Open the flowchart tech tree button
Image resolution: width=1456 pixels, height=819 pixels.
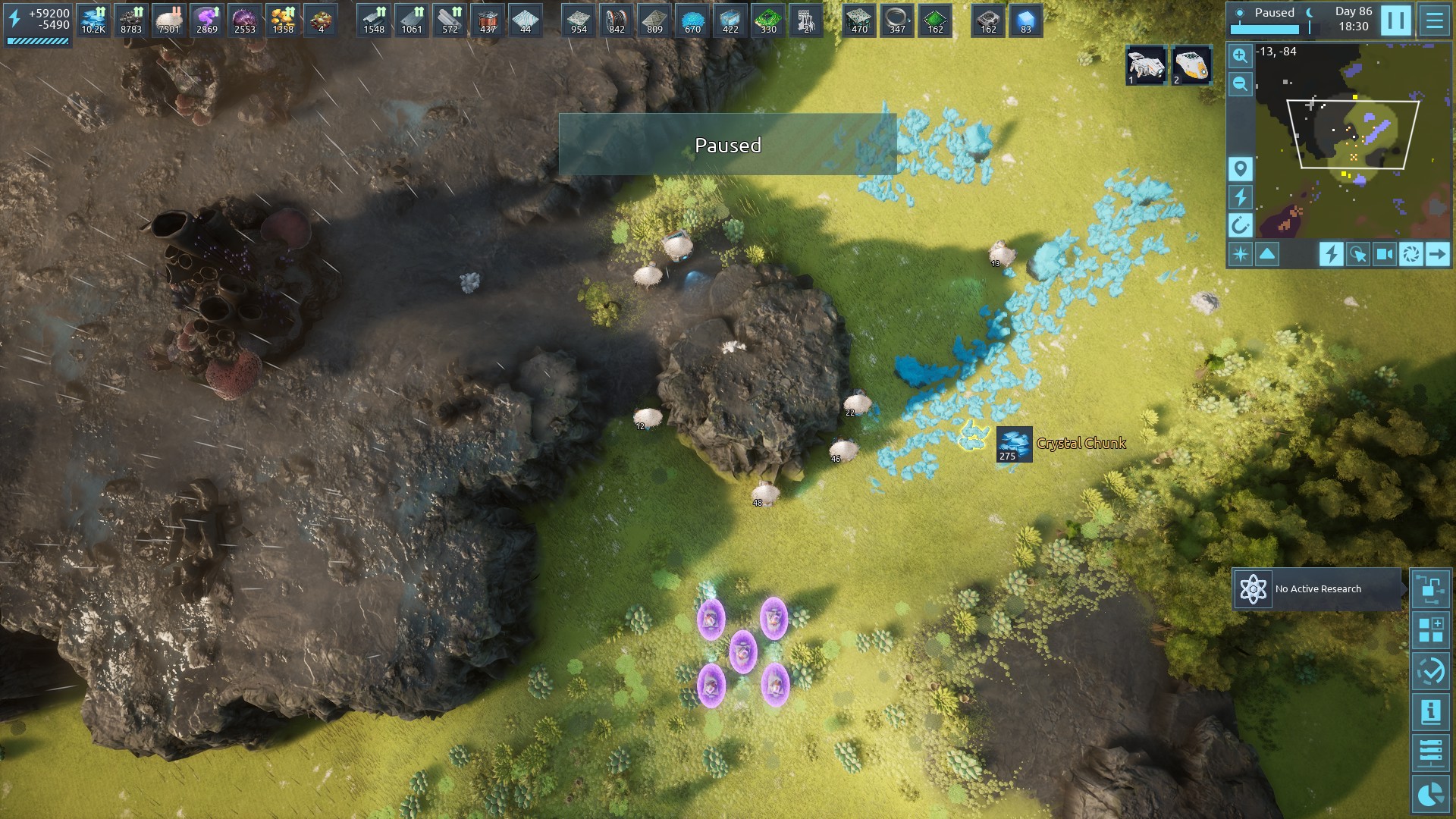[x=1431, y=589]
